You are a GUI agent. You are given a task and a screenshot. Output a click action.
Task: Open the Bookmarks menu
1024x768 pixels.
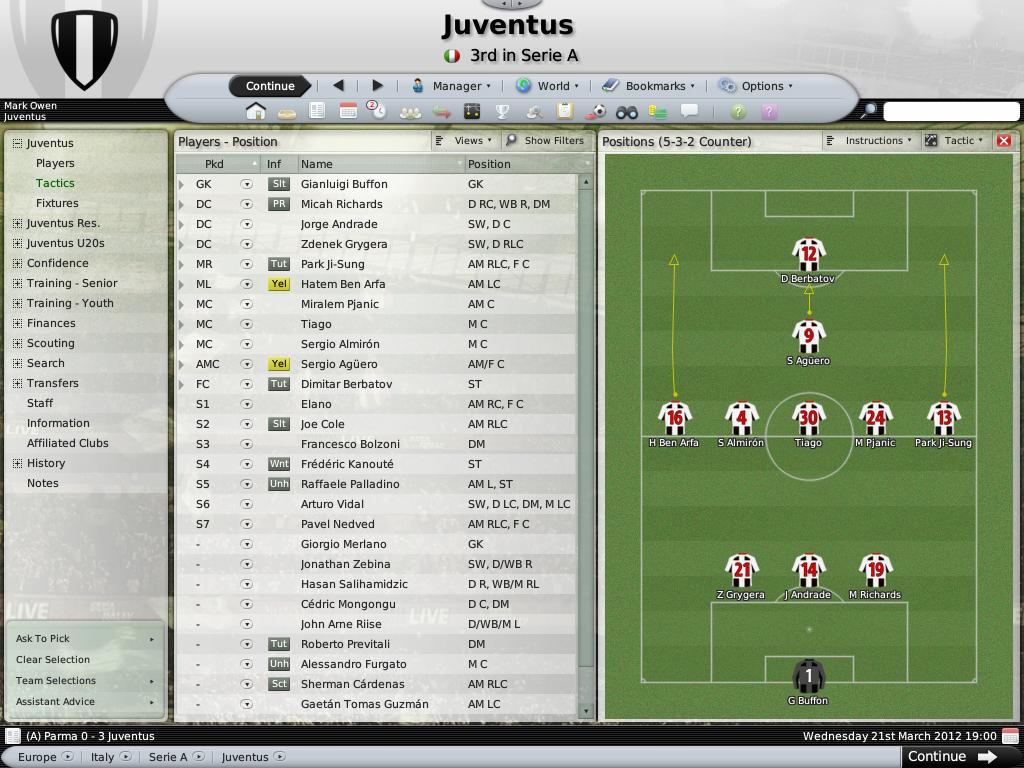(x=648, y=86)
